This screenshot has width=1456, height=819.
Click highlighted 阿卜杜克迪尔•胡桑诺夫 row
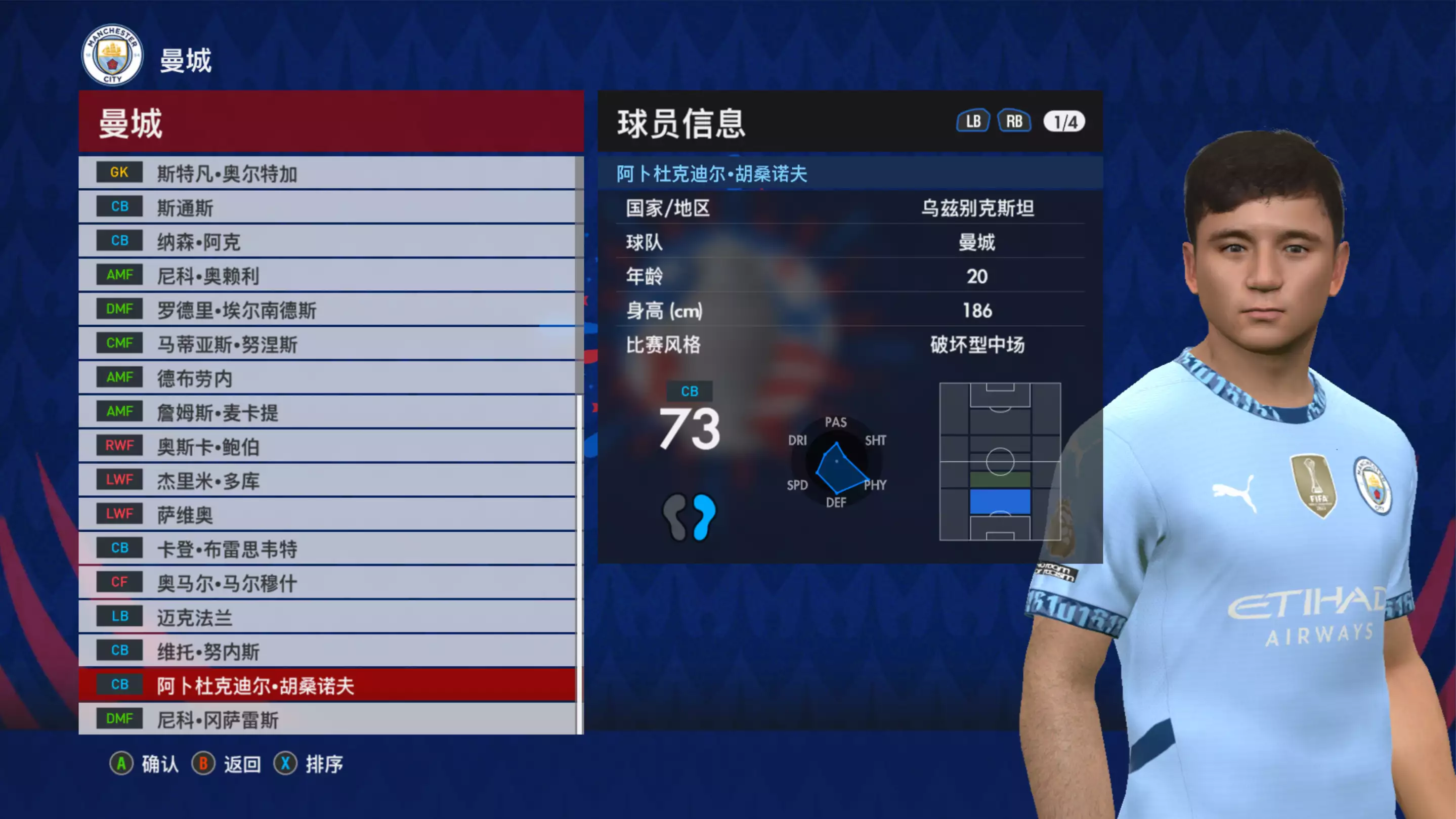tap(328, 685)
